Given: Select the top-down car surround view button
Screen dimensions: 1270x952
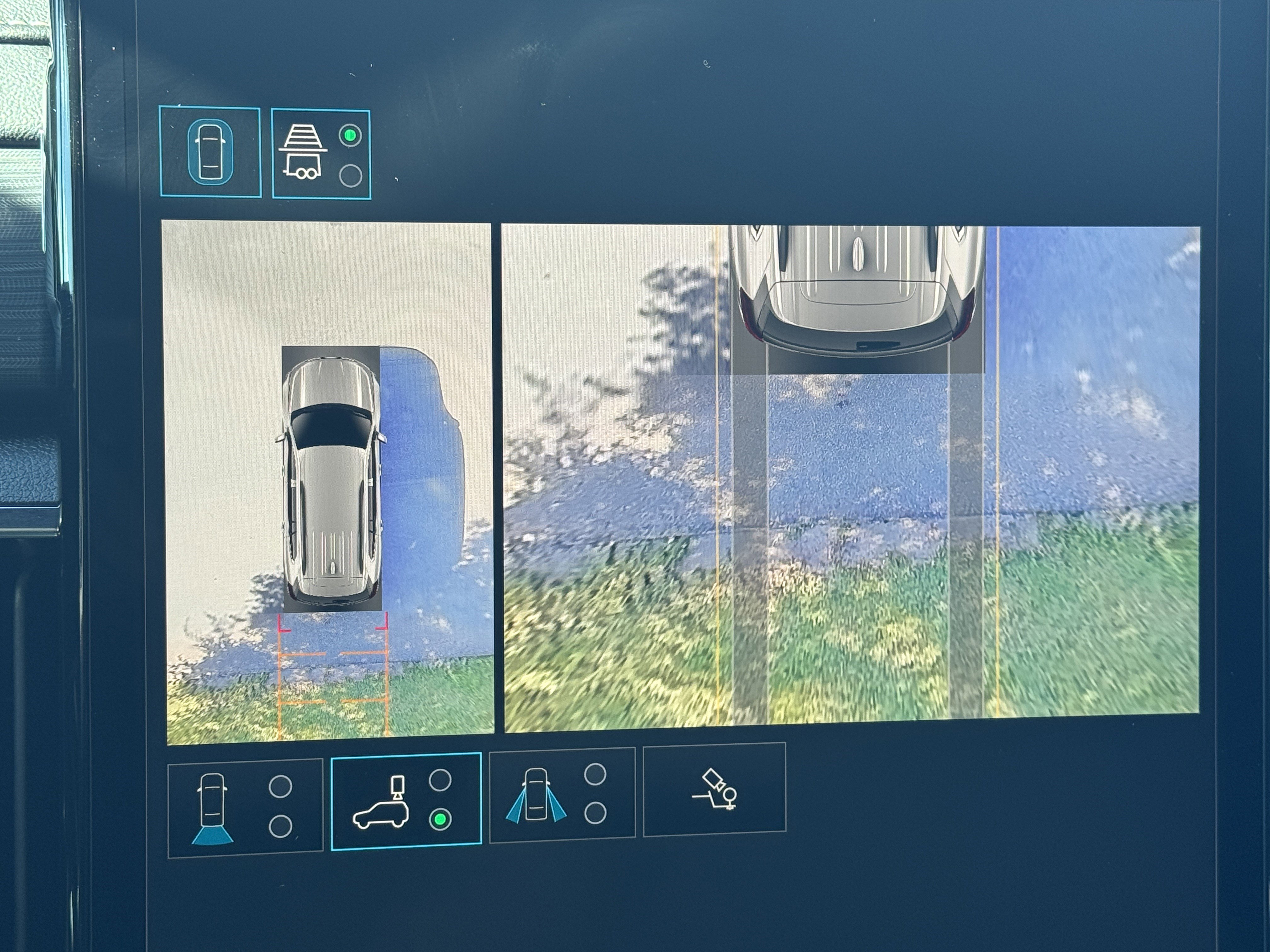Looking at the screenshot, I should point(210,152).
